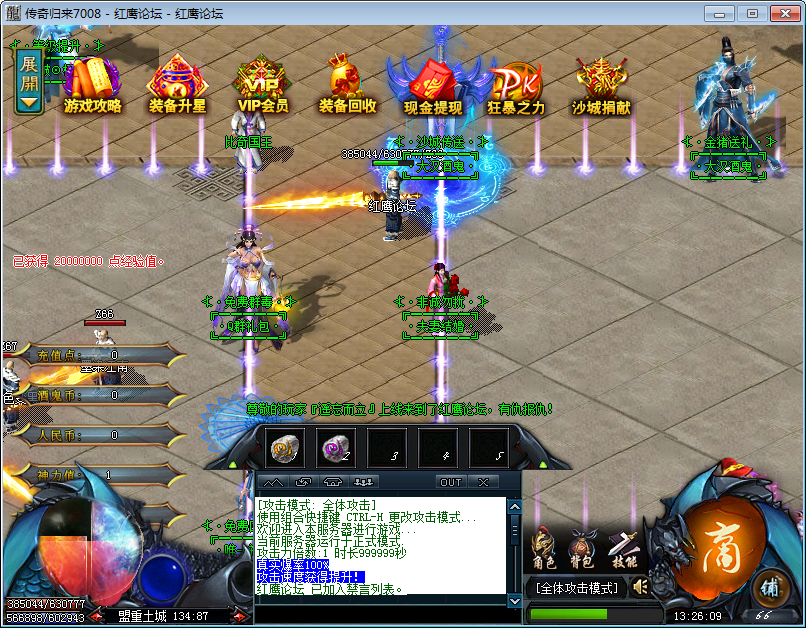Screen dimensions: 806x628
Task: Open the VIP会员 membership icon
Action: pyautogui.click(x=262, y=84)
